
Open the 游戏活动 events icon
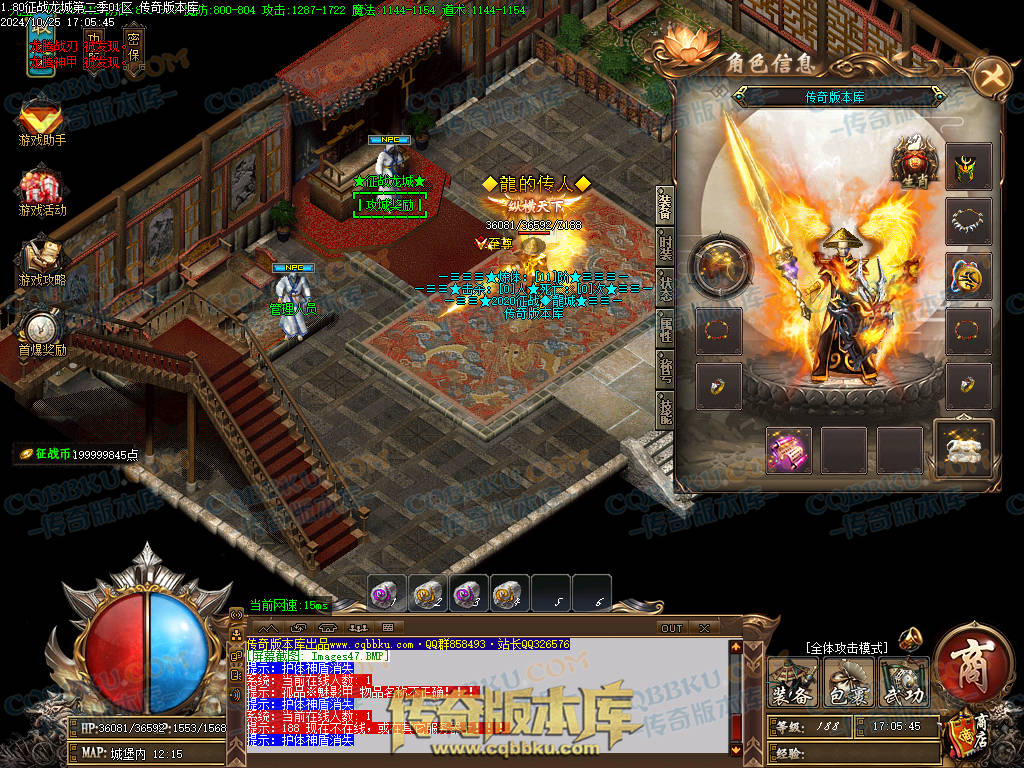42,193
